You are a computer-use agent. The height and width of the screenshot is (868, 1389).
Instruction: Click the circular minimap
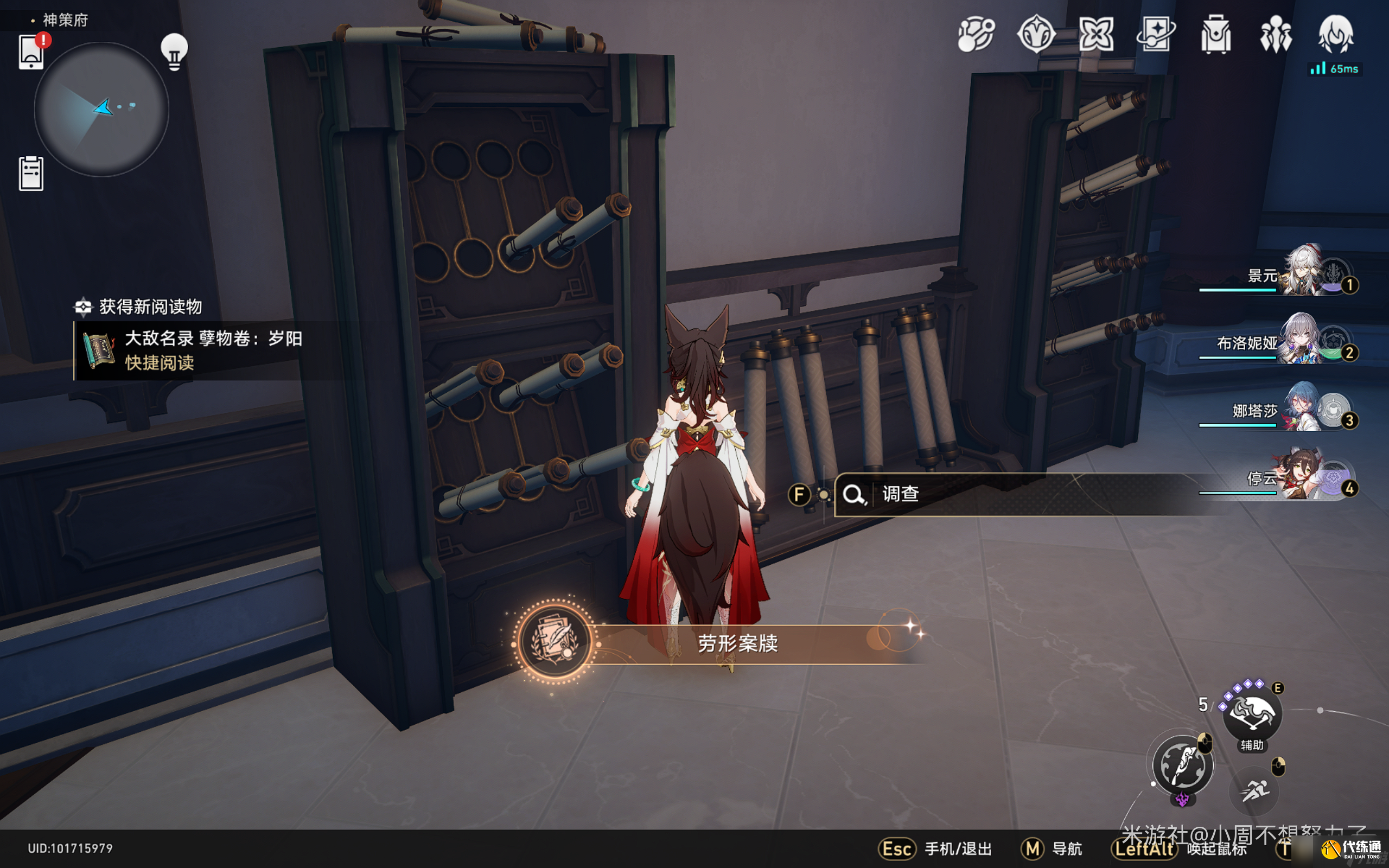101,109
